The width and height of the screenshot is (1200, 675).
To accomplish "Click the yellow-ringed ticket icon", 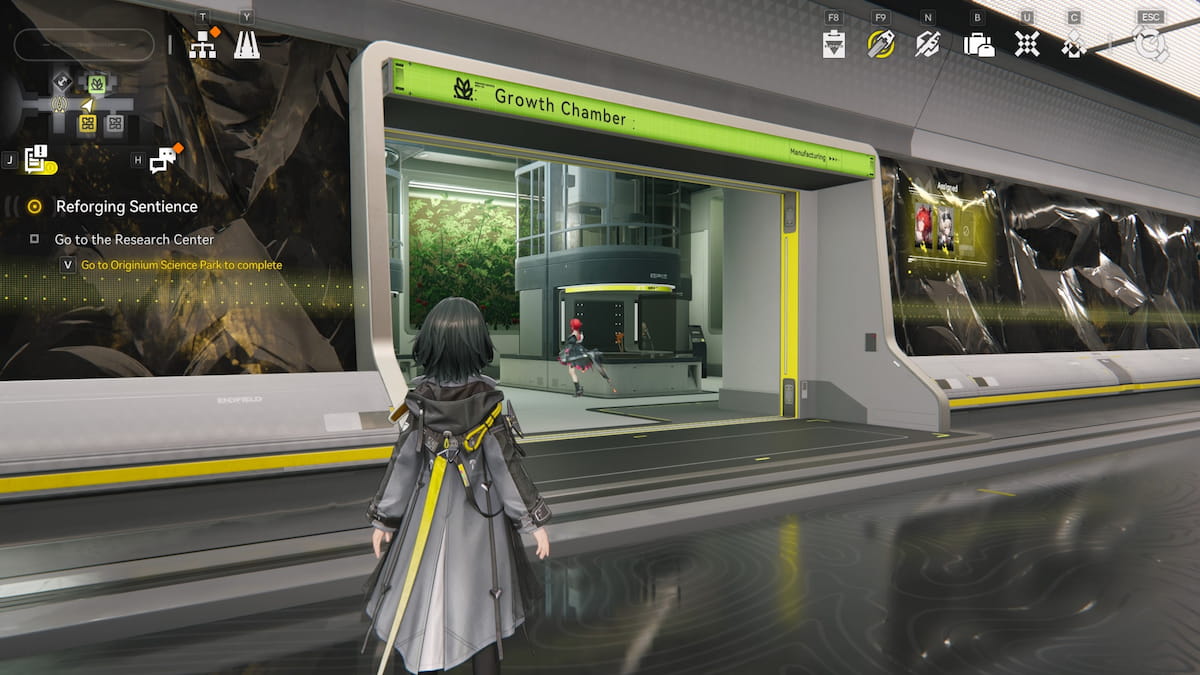I will tap(880, 44).
